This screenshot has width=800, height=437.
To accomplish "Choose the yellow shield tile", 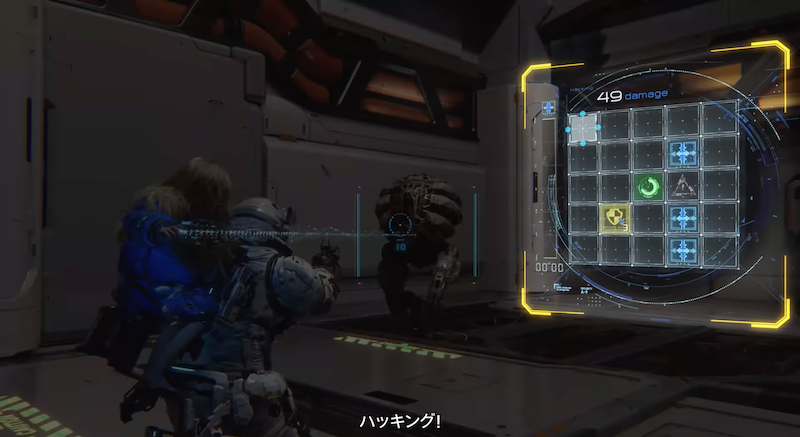I will (613, 218).
